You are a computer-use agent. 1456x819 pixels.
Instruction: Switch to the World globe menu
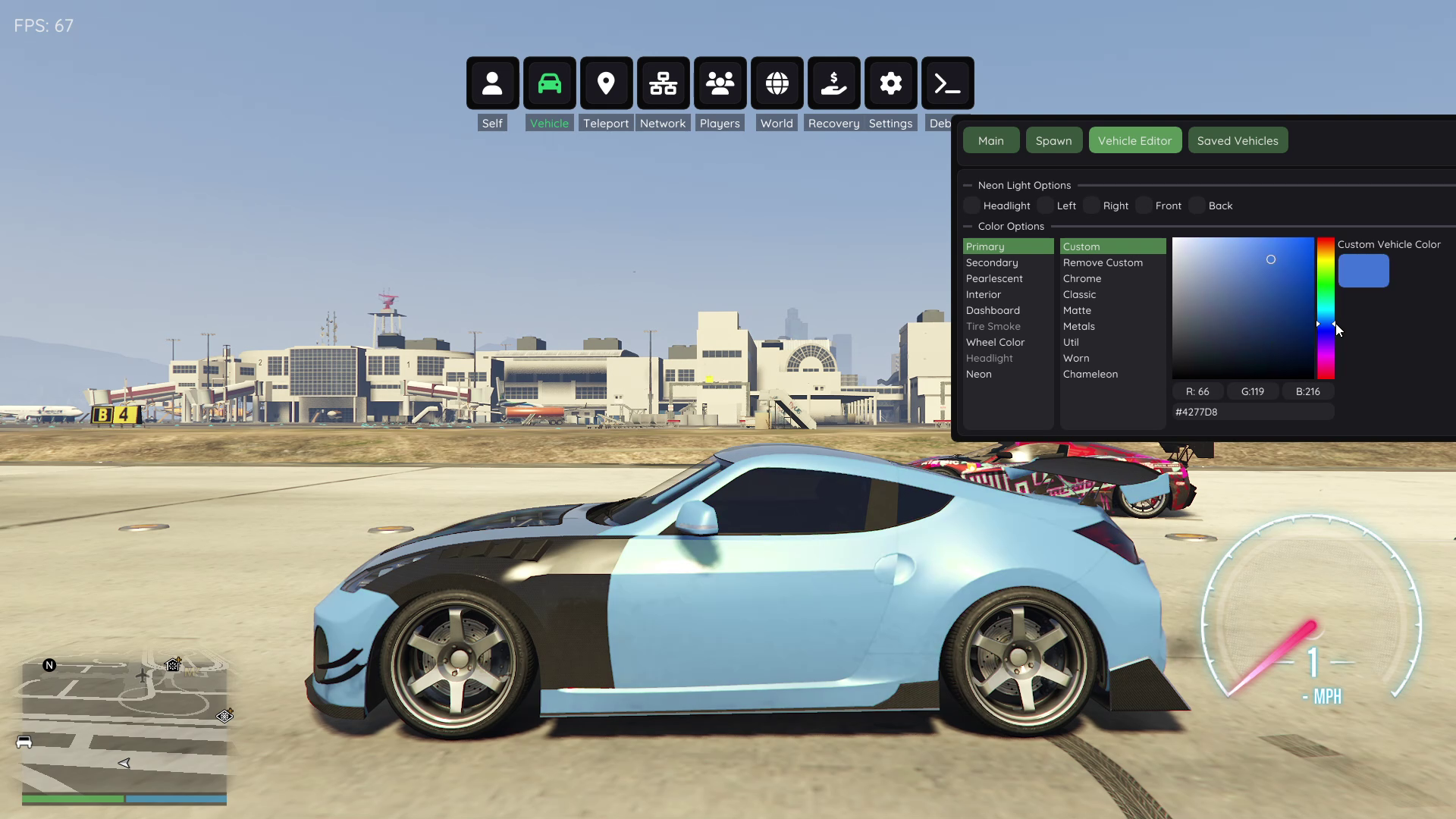(x=777, y=83)
